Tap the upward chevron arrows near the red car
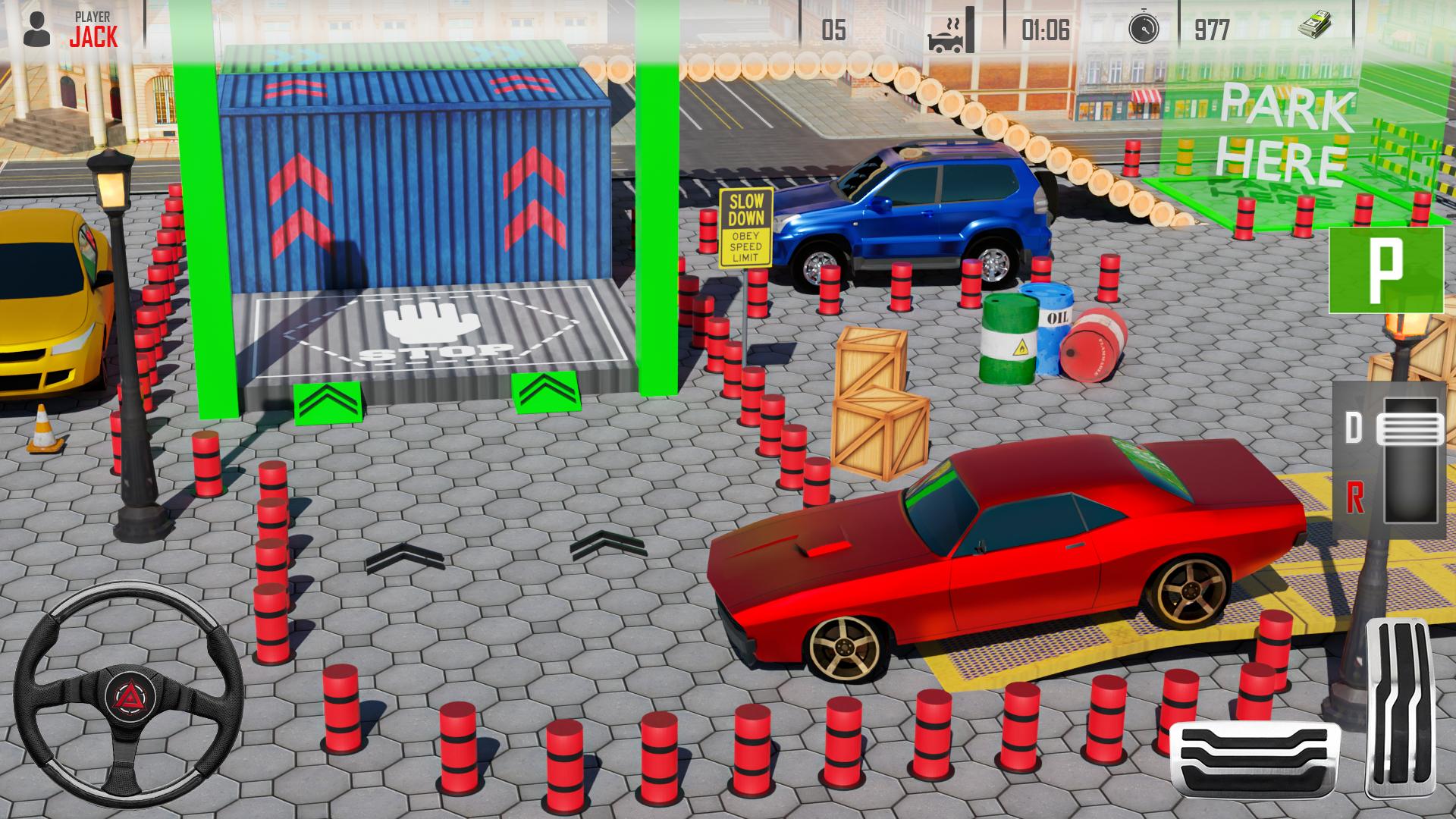The width and height of the screenshot is (1456, 819). (x=607, y=544)
